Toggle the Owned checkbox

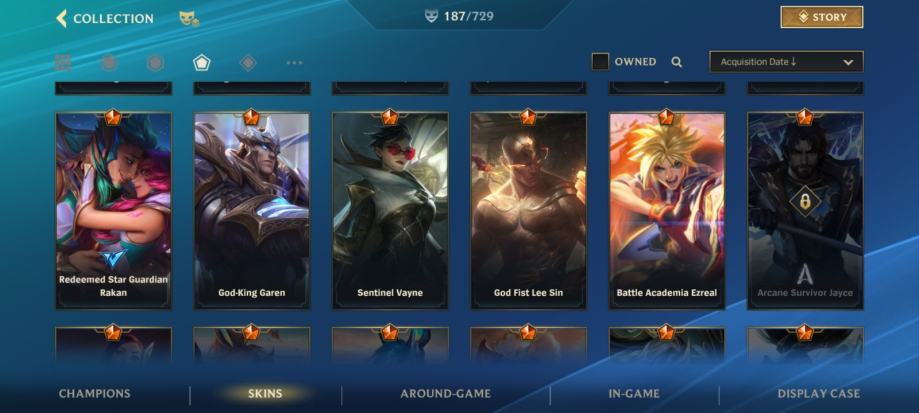[600, 62]
